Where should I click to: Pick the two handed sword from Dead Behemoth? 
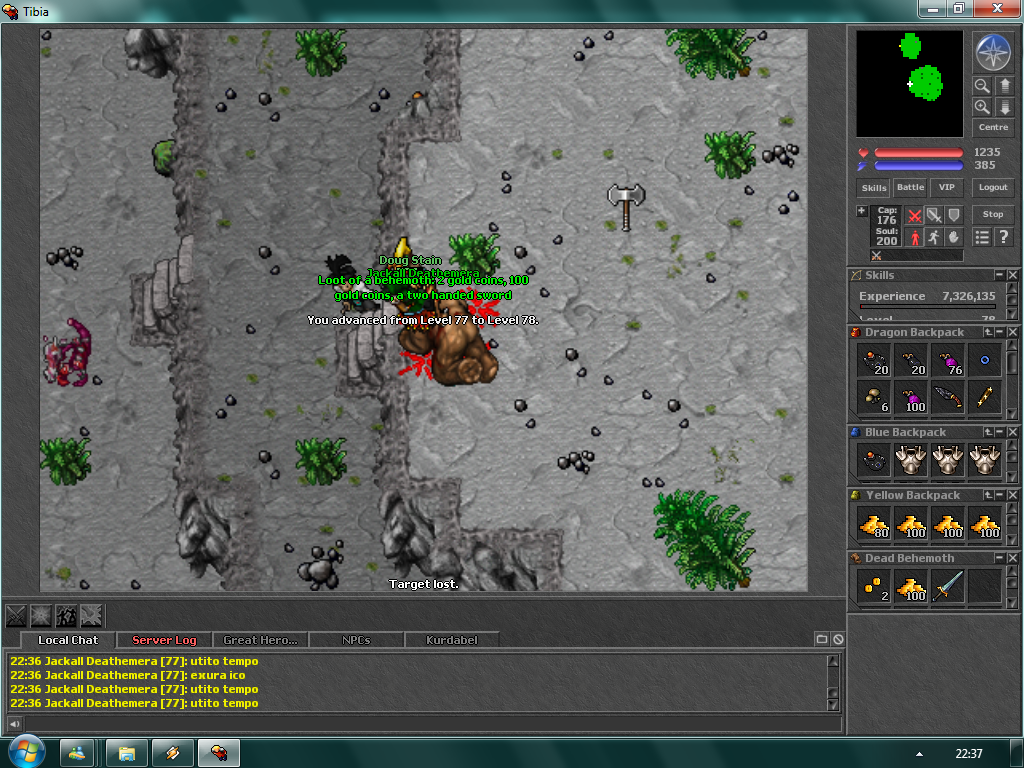point(948,587)
